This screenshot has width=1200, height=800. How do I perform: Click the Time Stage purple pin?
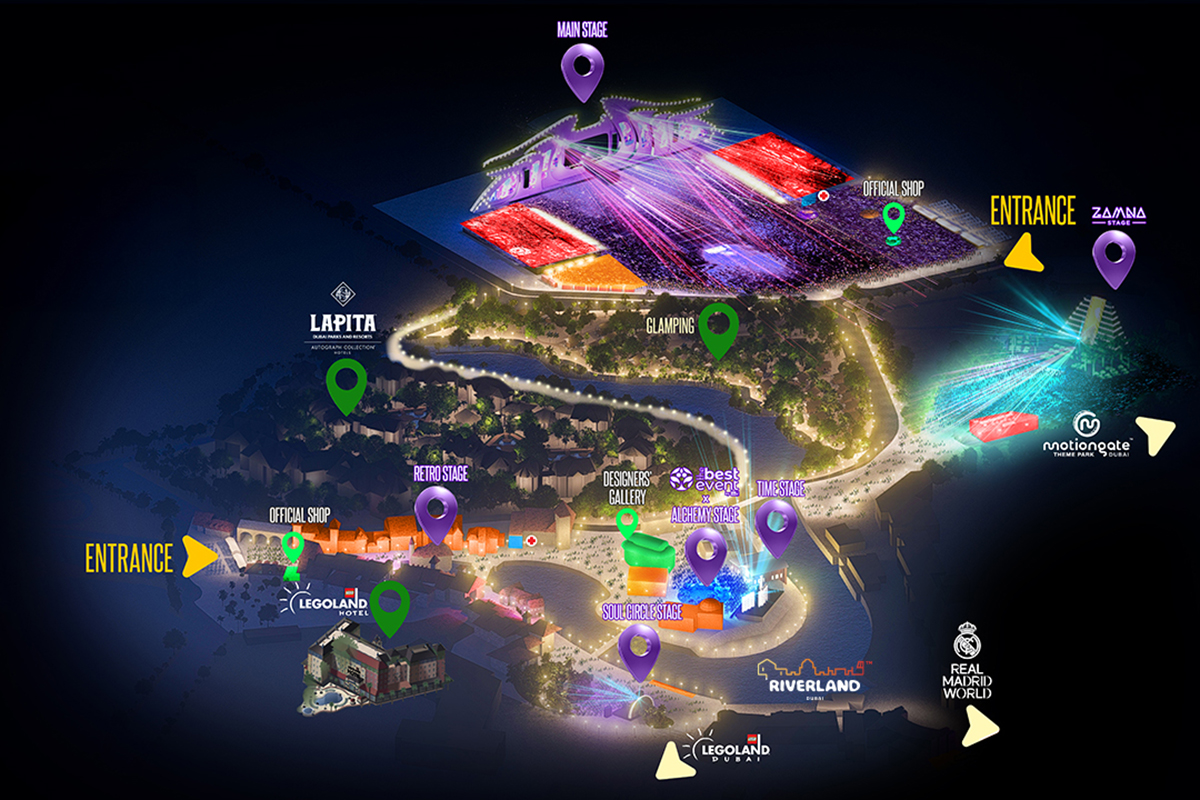point(777,523)
